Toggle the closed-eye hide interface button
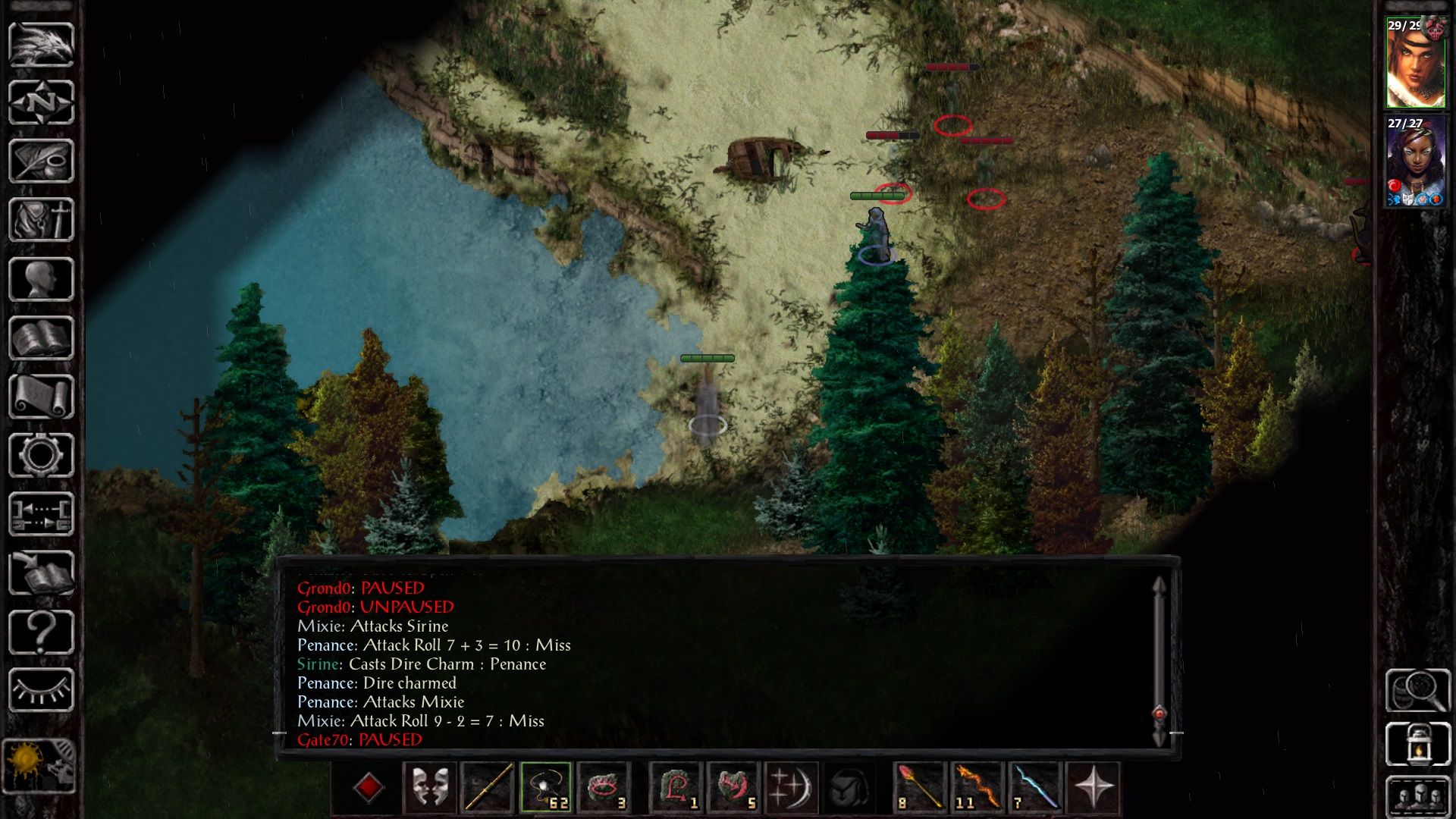 pyautogui.click(x=41, y=690)
